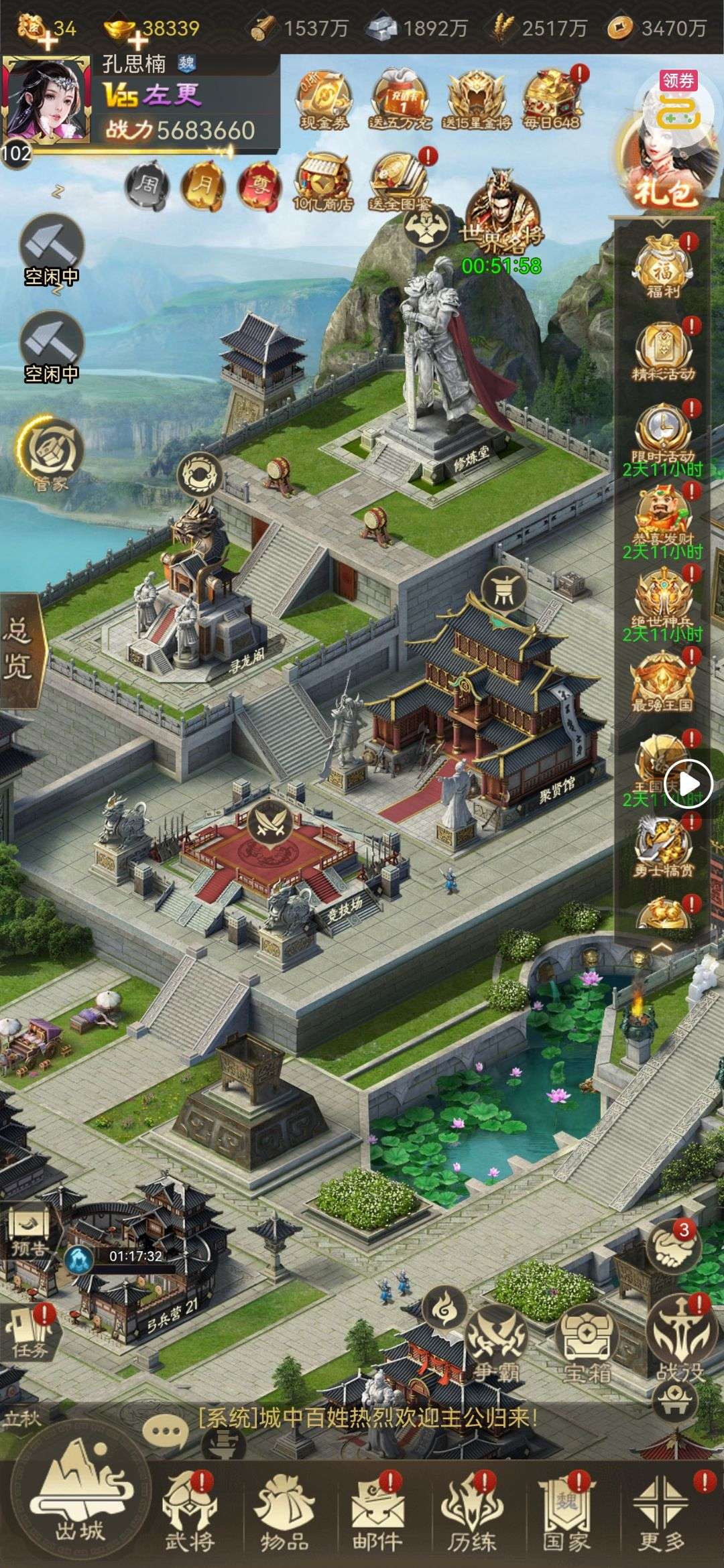Click the video play overlay button

(x=688, y=783)
